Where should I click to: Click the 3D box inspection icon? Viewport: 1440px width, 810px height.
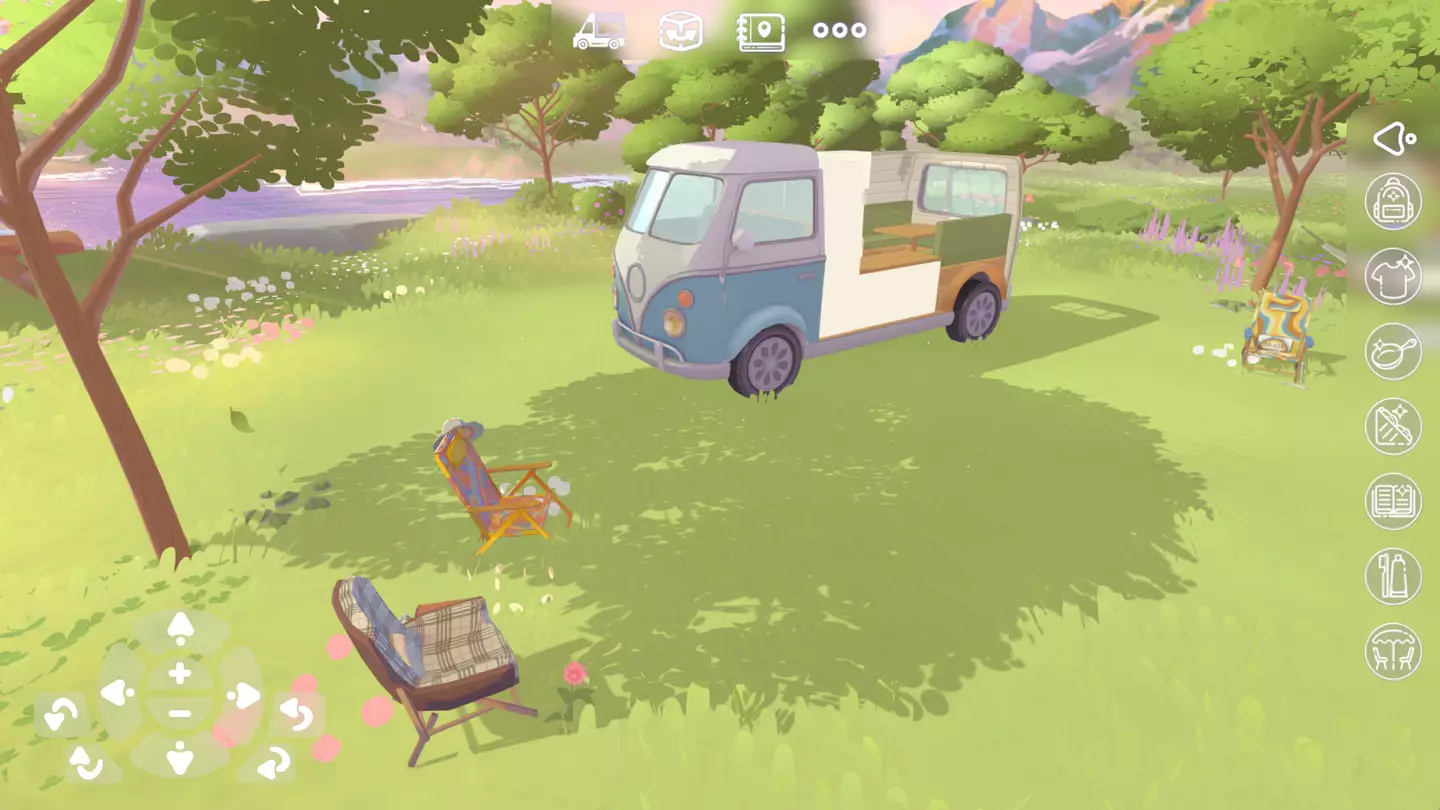click(679, 30)
